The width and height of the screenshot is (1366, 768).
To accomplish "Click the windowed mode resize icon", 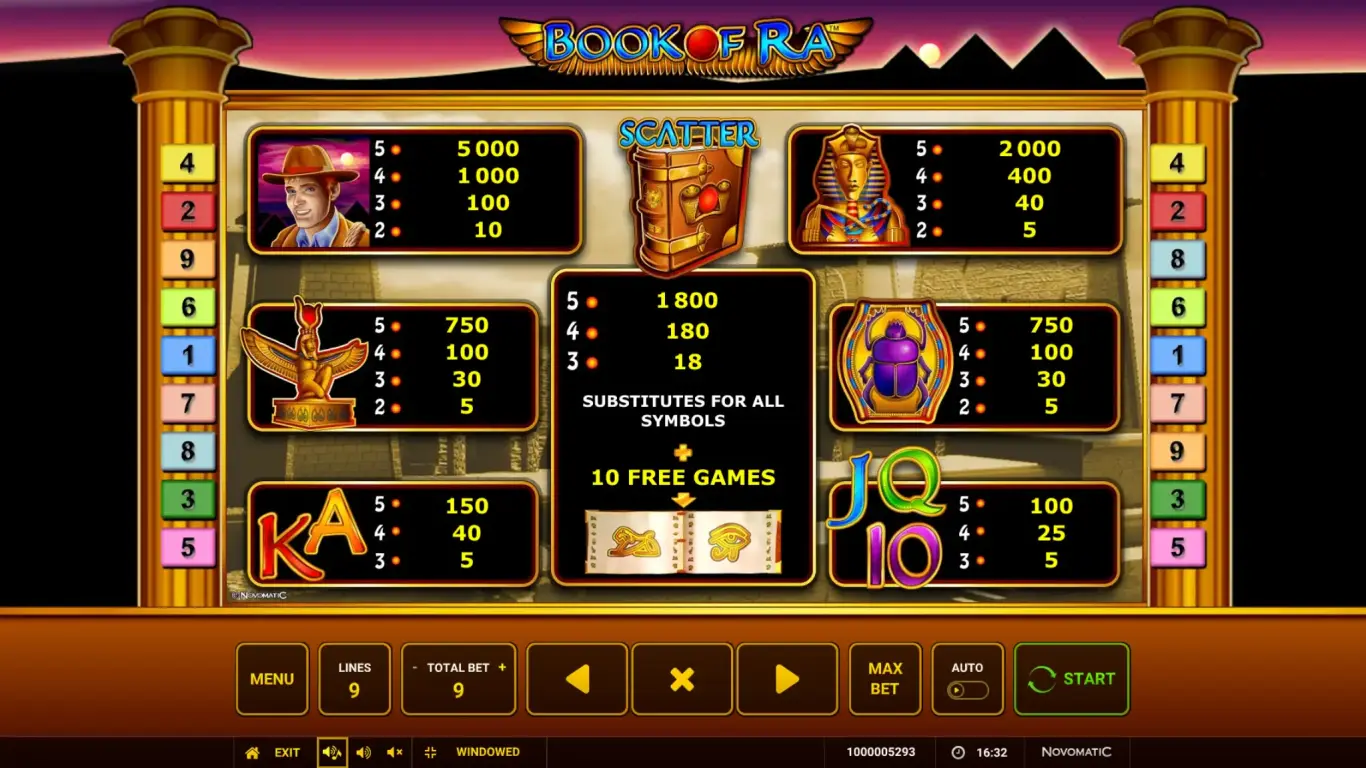I will tap(431, 752).
